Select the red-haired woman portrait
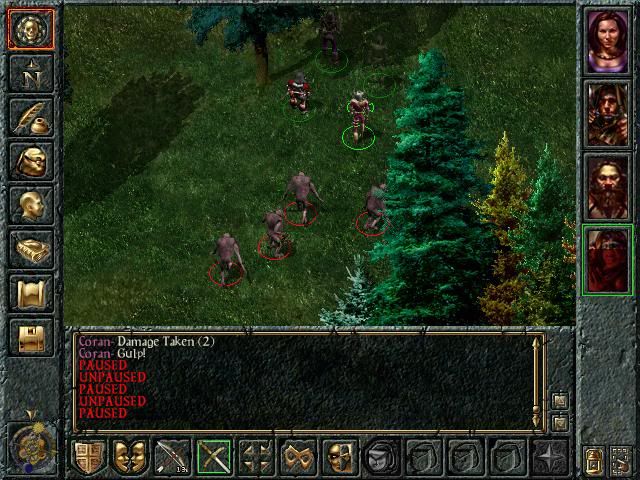Screen dimensions: 640x480 607,42
